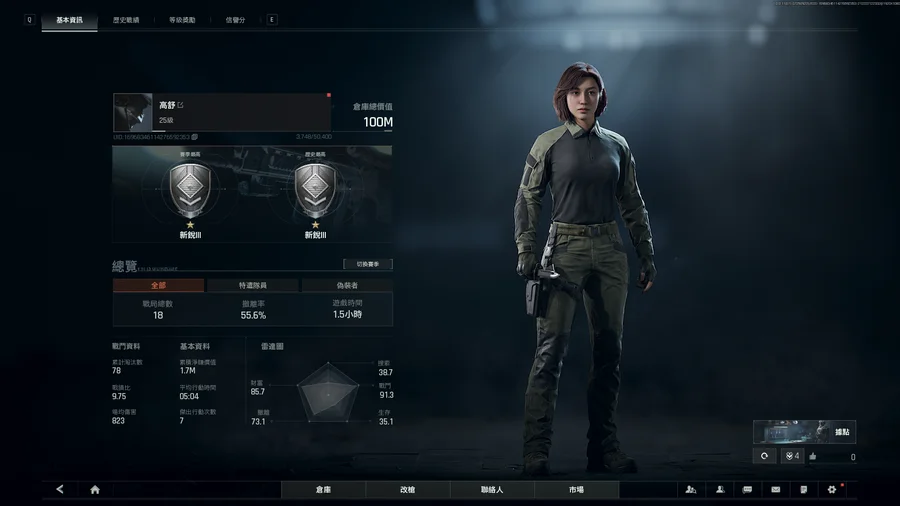
Task: Click the 據點 base thumbnail
Action: pos(804,432)
